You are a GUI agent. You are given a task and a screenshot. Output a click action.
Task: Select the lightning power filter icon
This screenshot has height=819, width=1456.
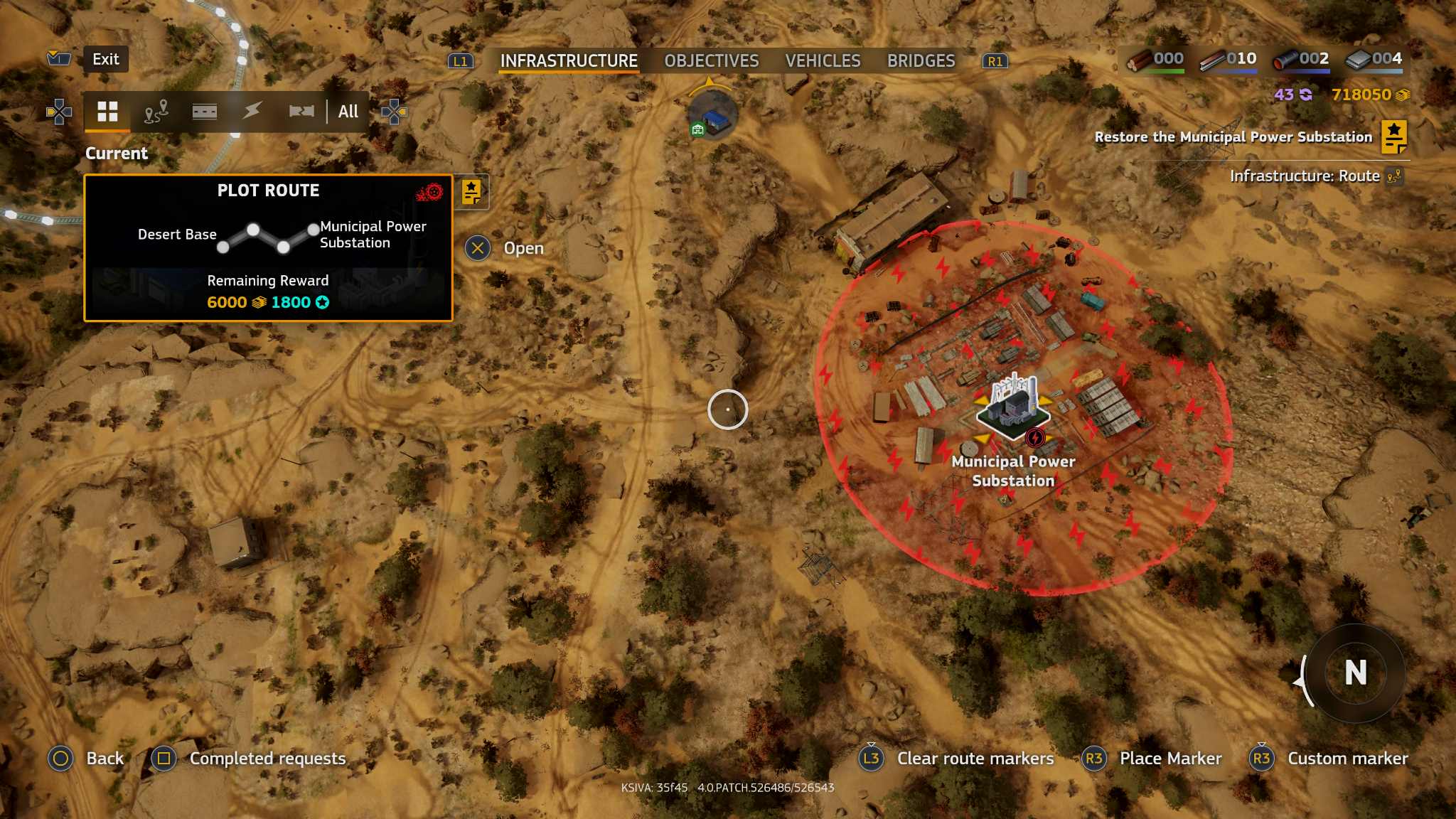pos(253,111)
